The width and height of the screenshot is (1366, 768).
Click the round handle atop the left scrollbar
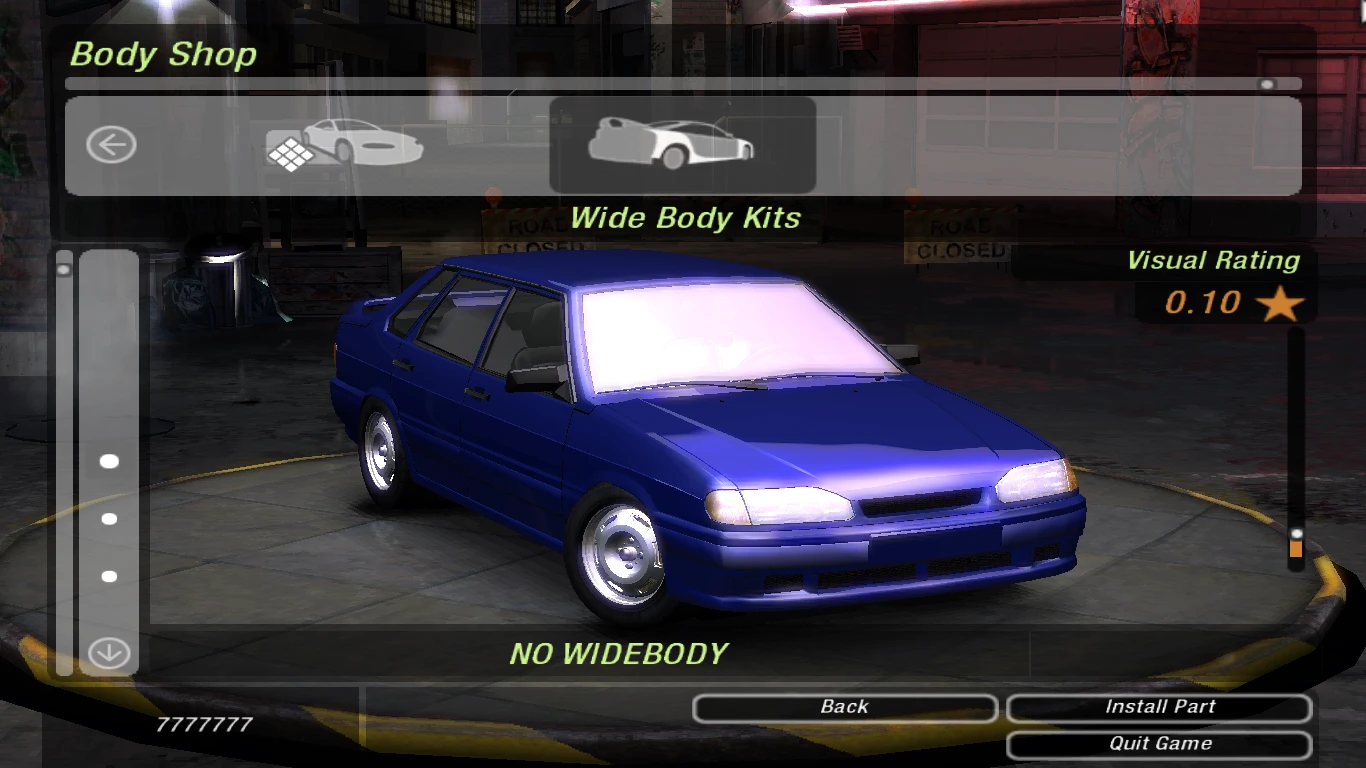[x=65, y=267]
